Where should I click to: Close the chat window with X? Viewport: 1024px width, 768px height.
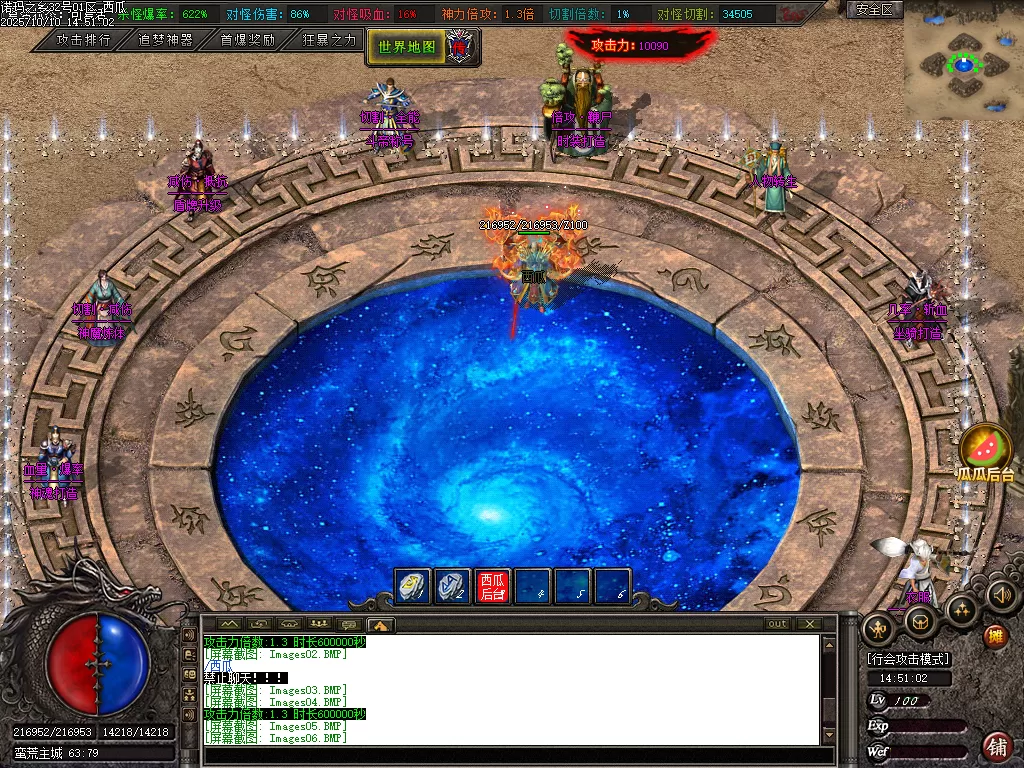[808, 624]
